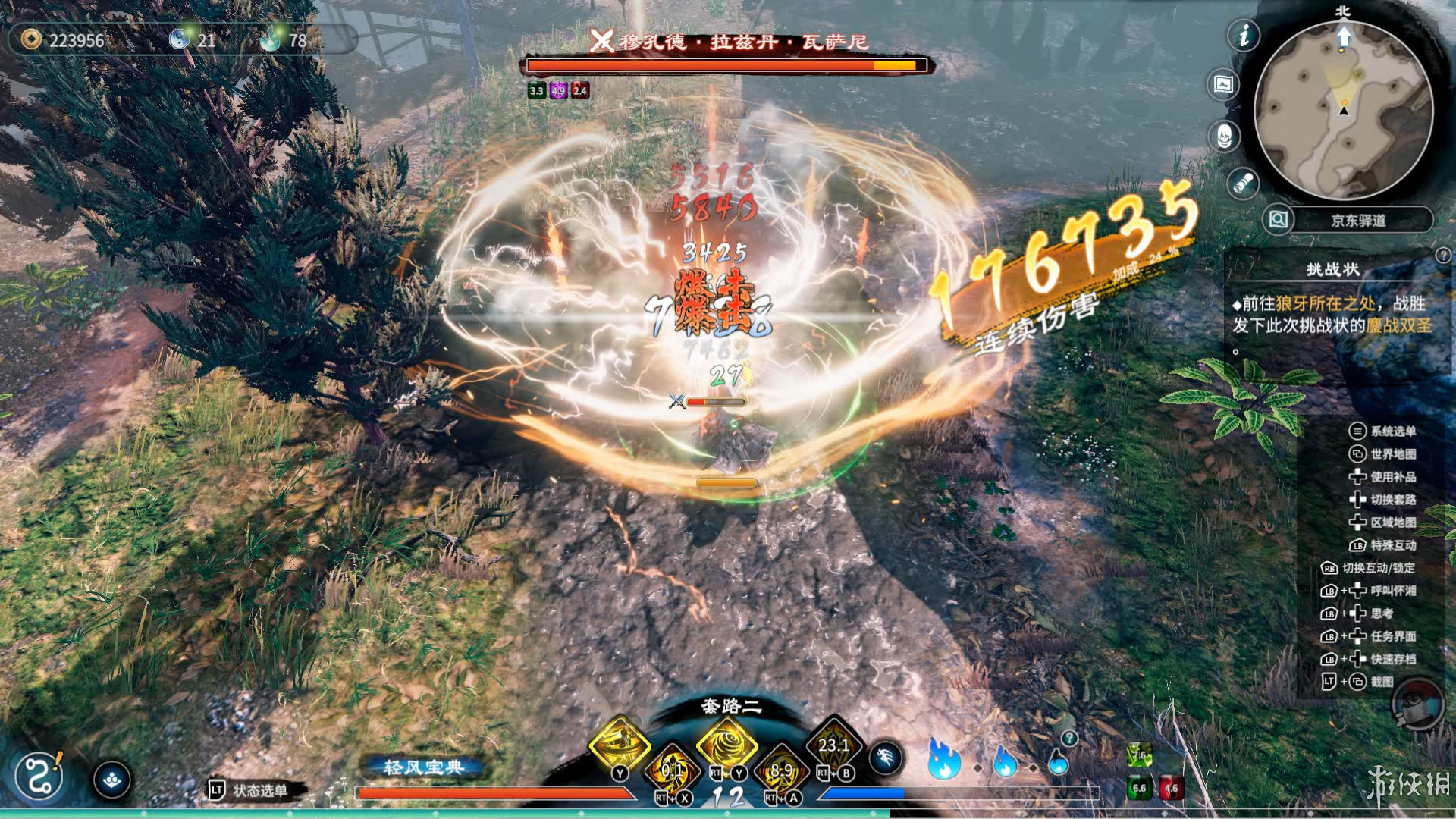Open the winding path icon with exclamation
Viewport: 1456px width, 819px height.
tap(39, 776)
